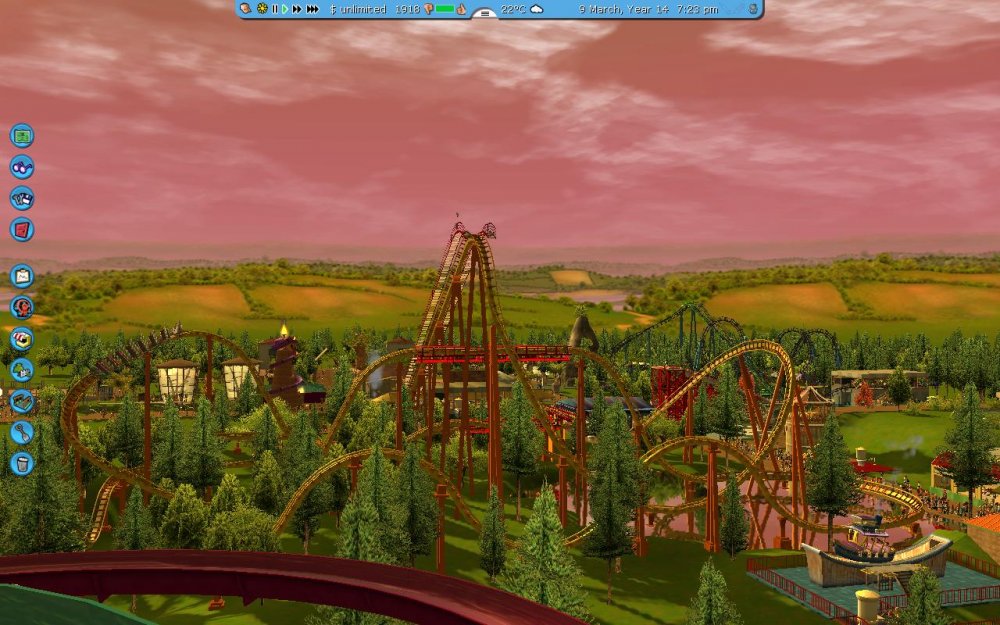Open the binoculars view options
The image size is (1000, 625).
(22, 167)
